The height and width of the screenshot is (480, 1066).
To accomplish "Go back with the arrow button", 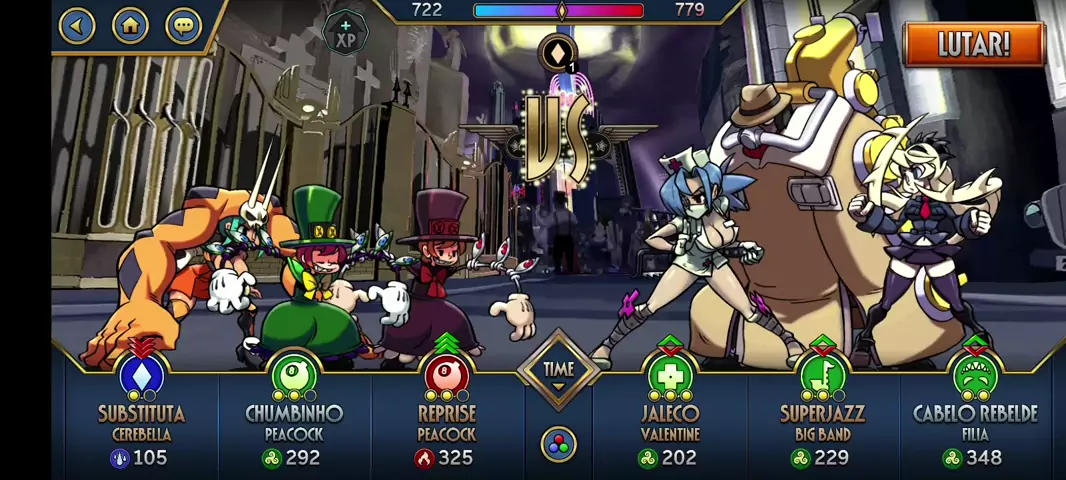I will (77, 25).
